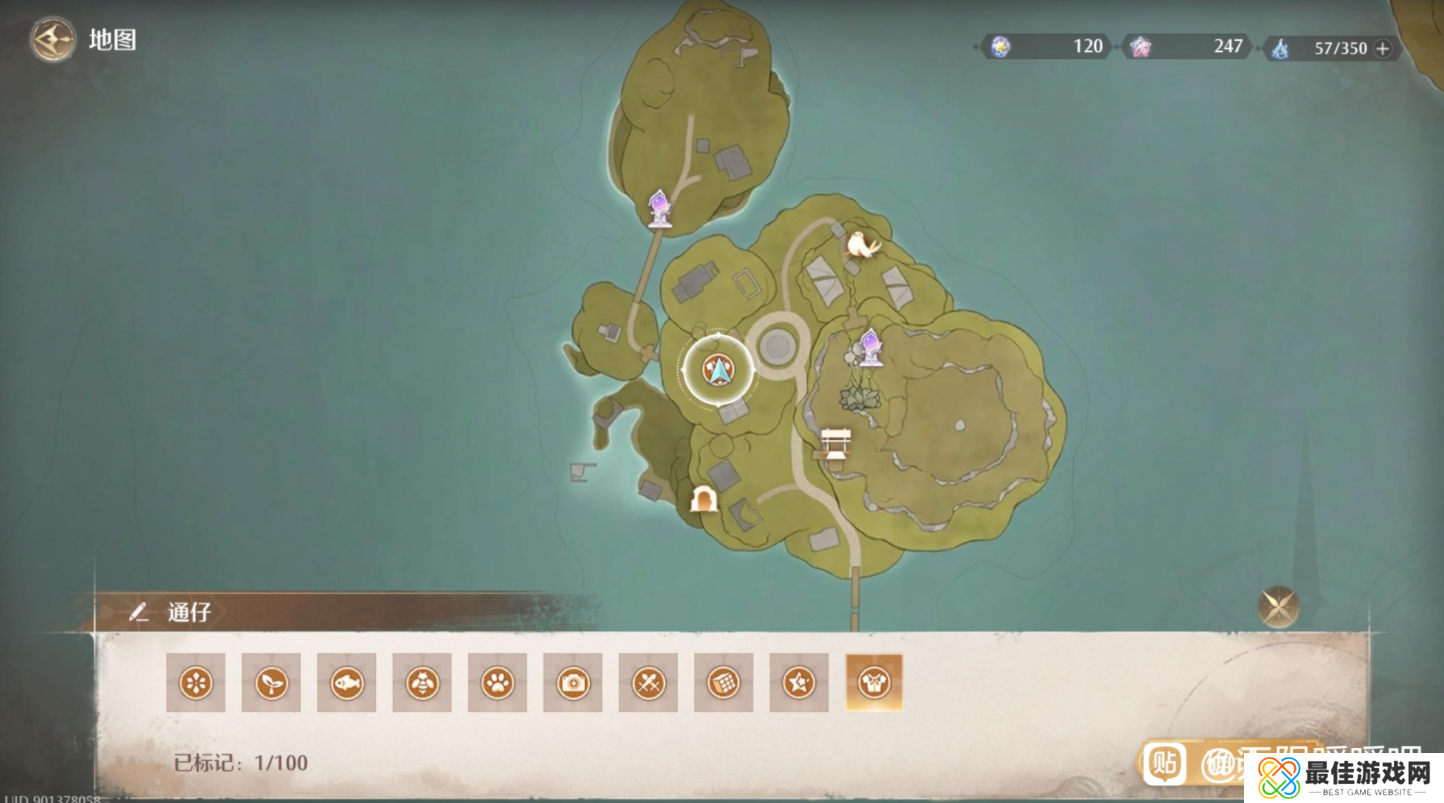The image size is (1444, 803).
Task: Choose the puzzle cube marker icon
Action: (724, 683)
